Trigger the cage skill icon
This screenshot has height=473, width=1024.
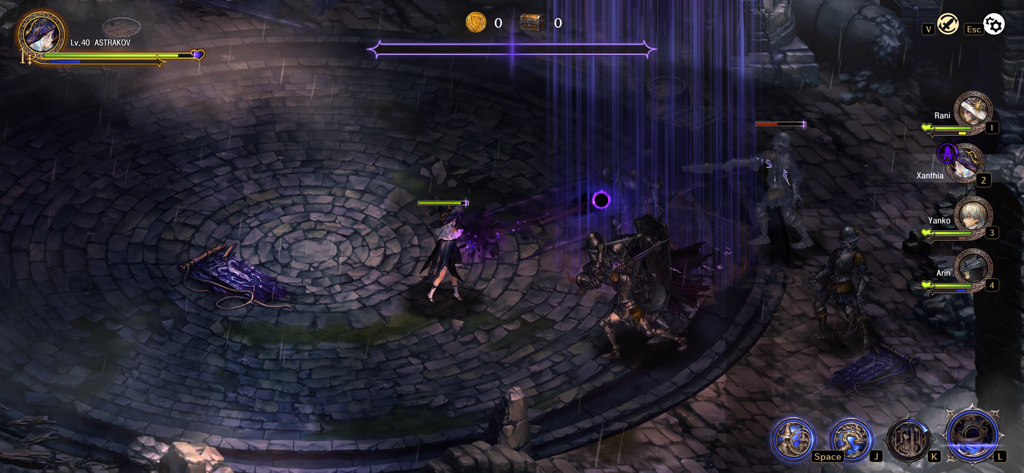click(x=908, y=440)
